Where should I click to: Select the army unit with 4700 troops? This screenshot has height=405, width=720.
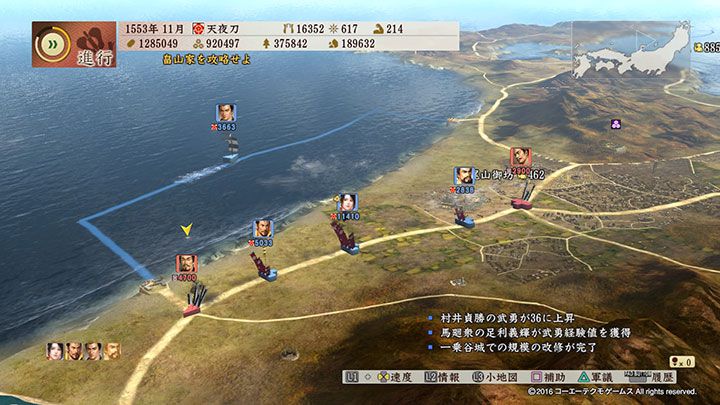pos(186,264)
